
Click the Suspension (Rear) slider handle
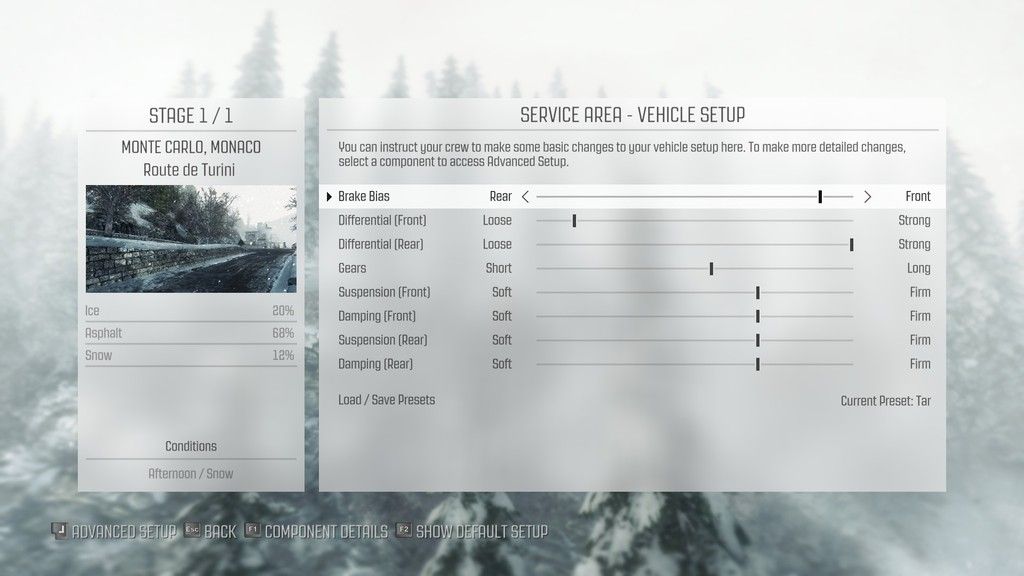[758, 340]
